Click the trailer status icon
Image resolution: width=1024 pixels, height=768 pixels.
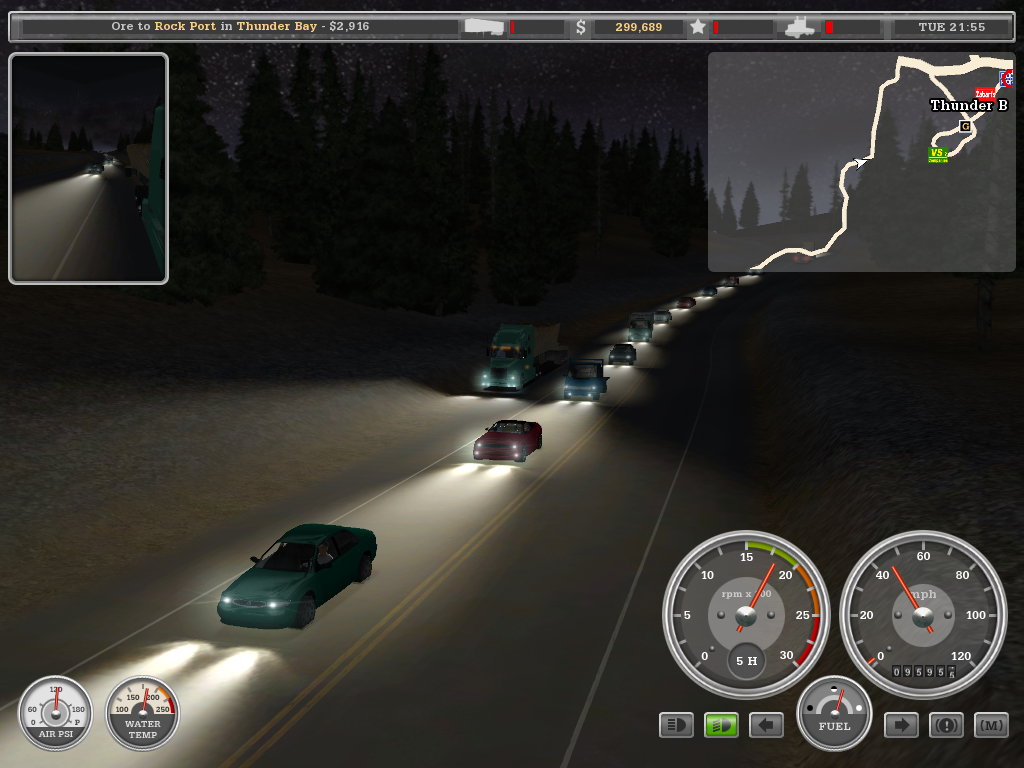pyautogui.click(x=484, y=27)
